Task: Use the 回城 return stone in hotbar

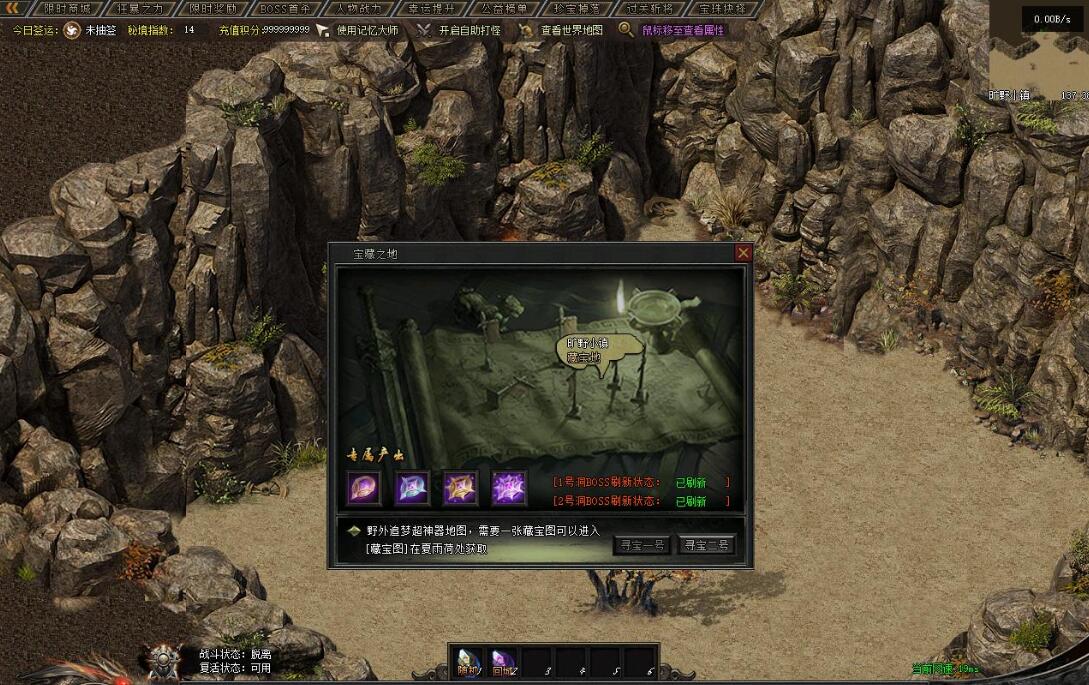Action: (x=502, y=660)
